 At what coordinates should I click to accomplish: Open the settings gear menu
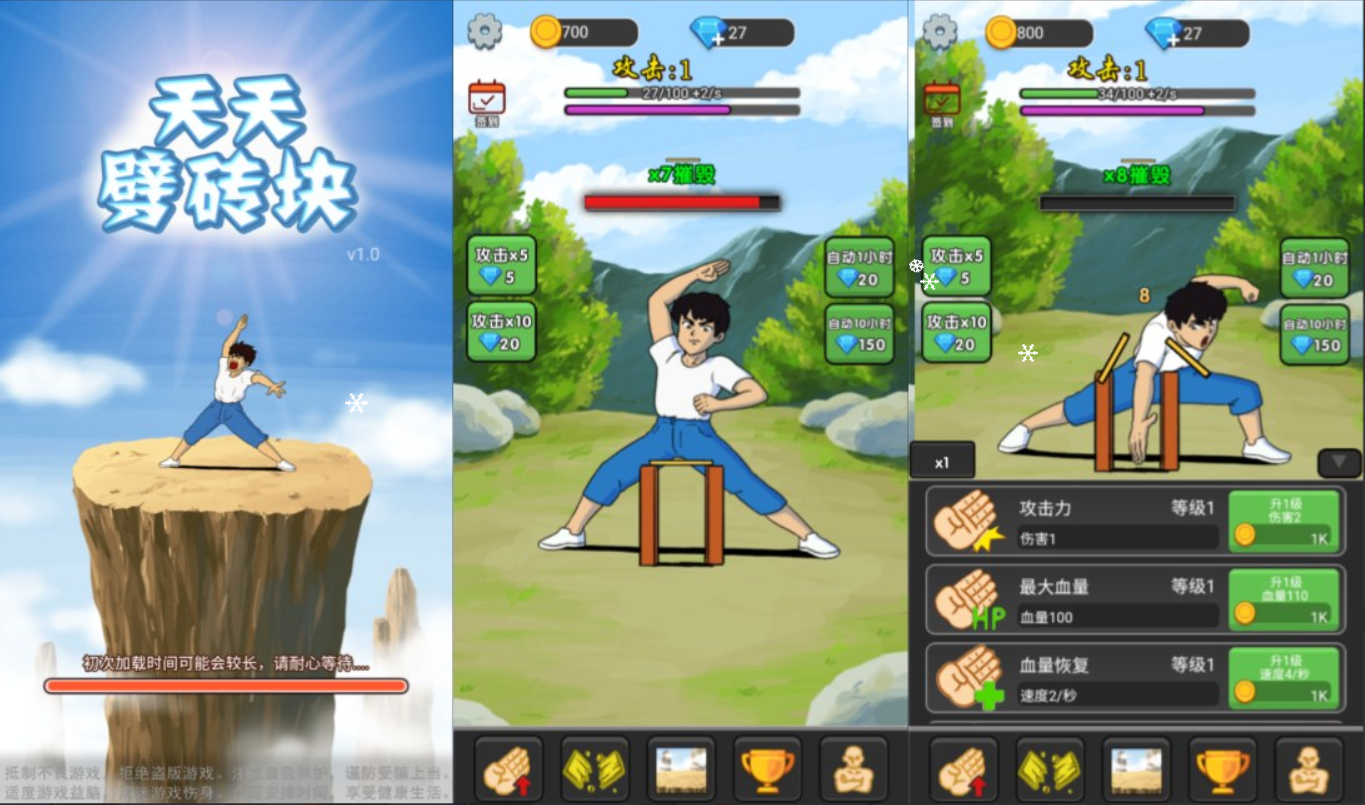[487, 31]
